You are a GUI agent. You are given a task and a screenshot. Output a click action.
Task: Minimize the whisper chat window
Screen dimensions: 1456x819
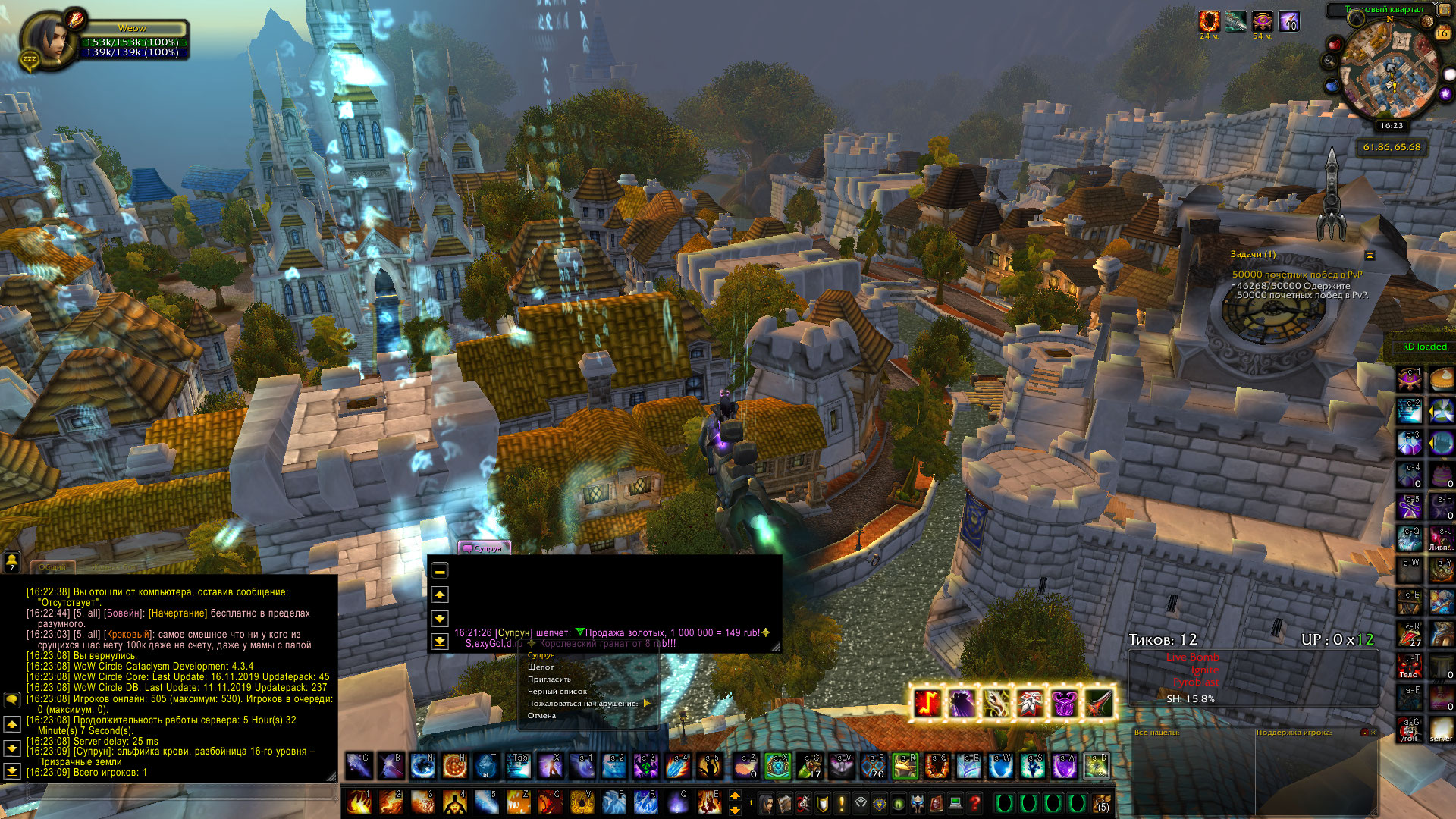tap(440, 571)
